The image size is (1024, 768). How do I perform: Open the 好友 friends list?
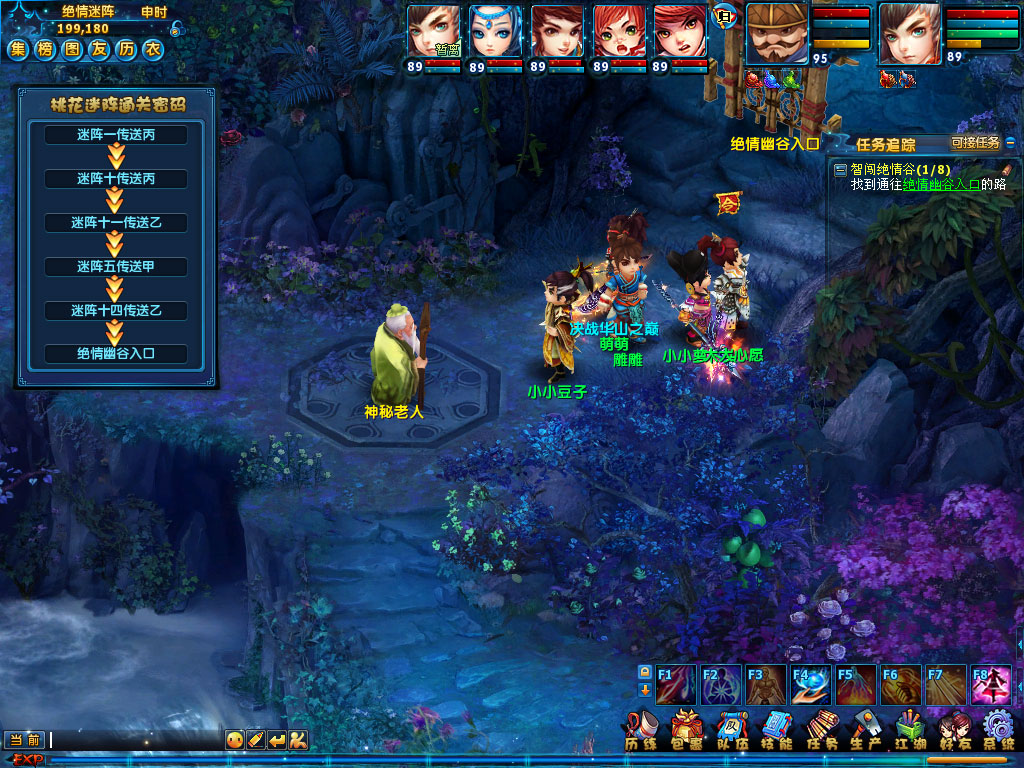point(954,728)
